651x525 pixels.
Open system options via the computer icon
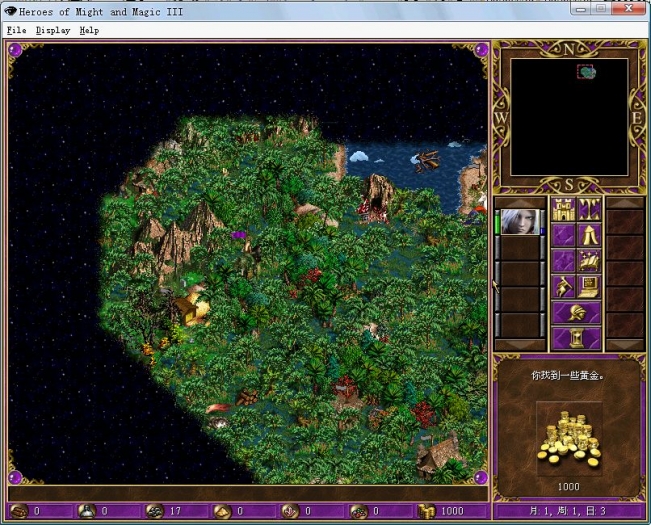point(589,288)
